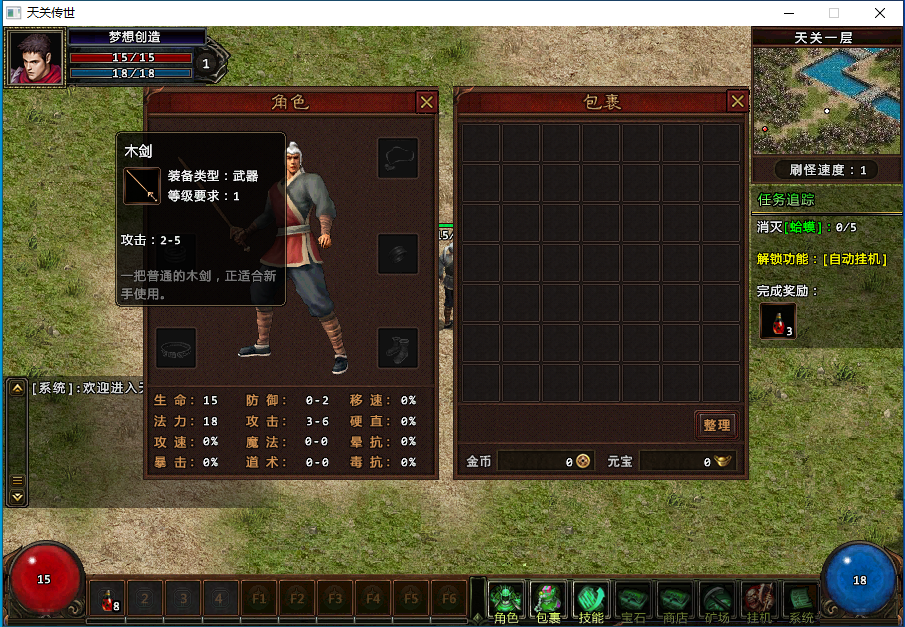This screenshot has height=627, width=905.
Task: Select the helmet equipment slot
Action: pos(397,157)
